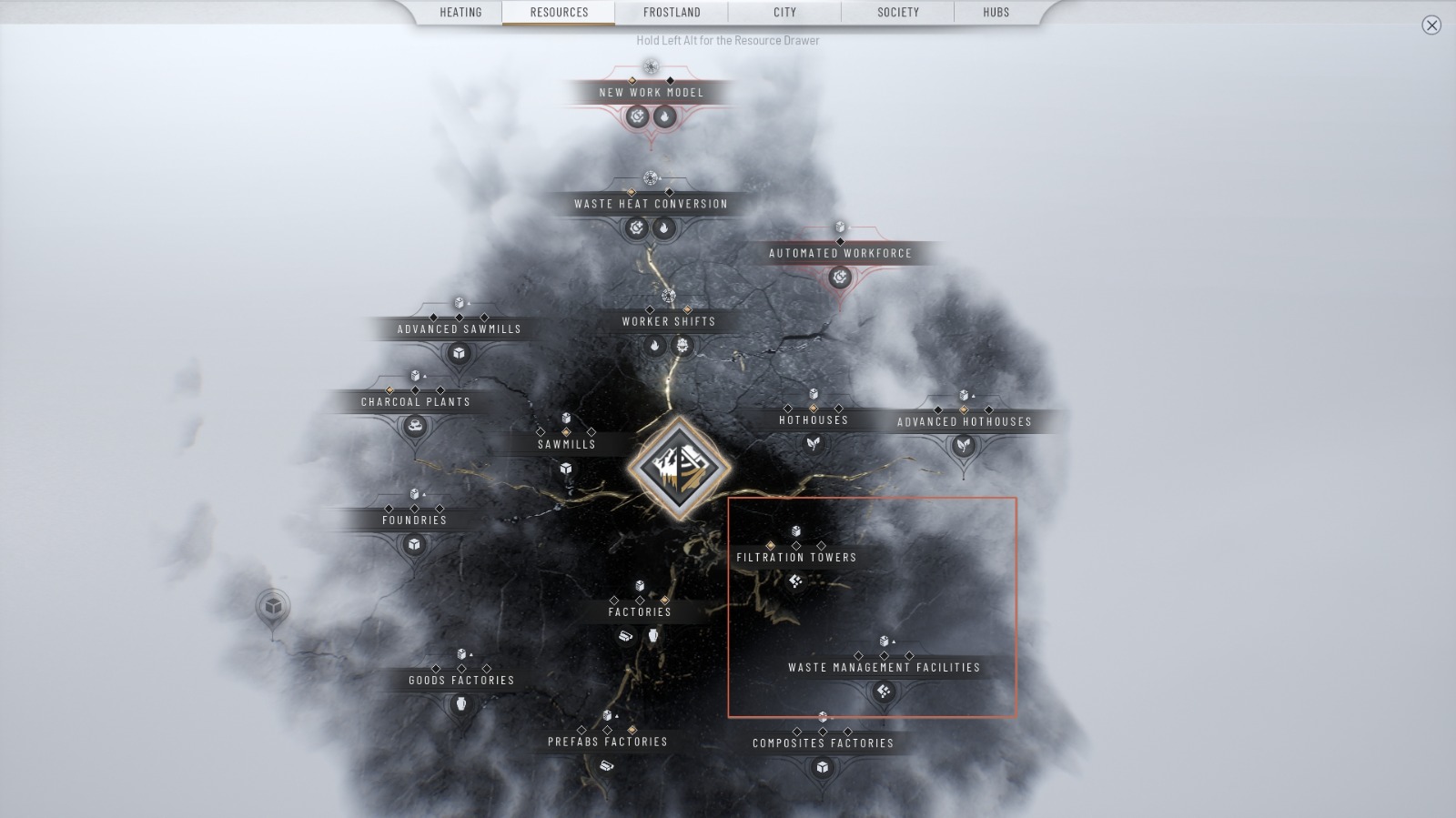Screen dimensions: 1456x818
Task: Click the Prefabs Factories bricks icon
Action: (605, 766)
